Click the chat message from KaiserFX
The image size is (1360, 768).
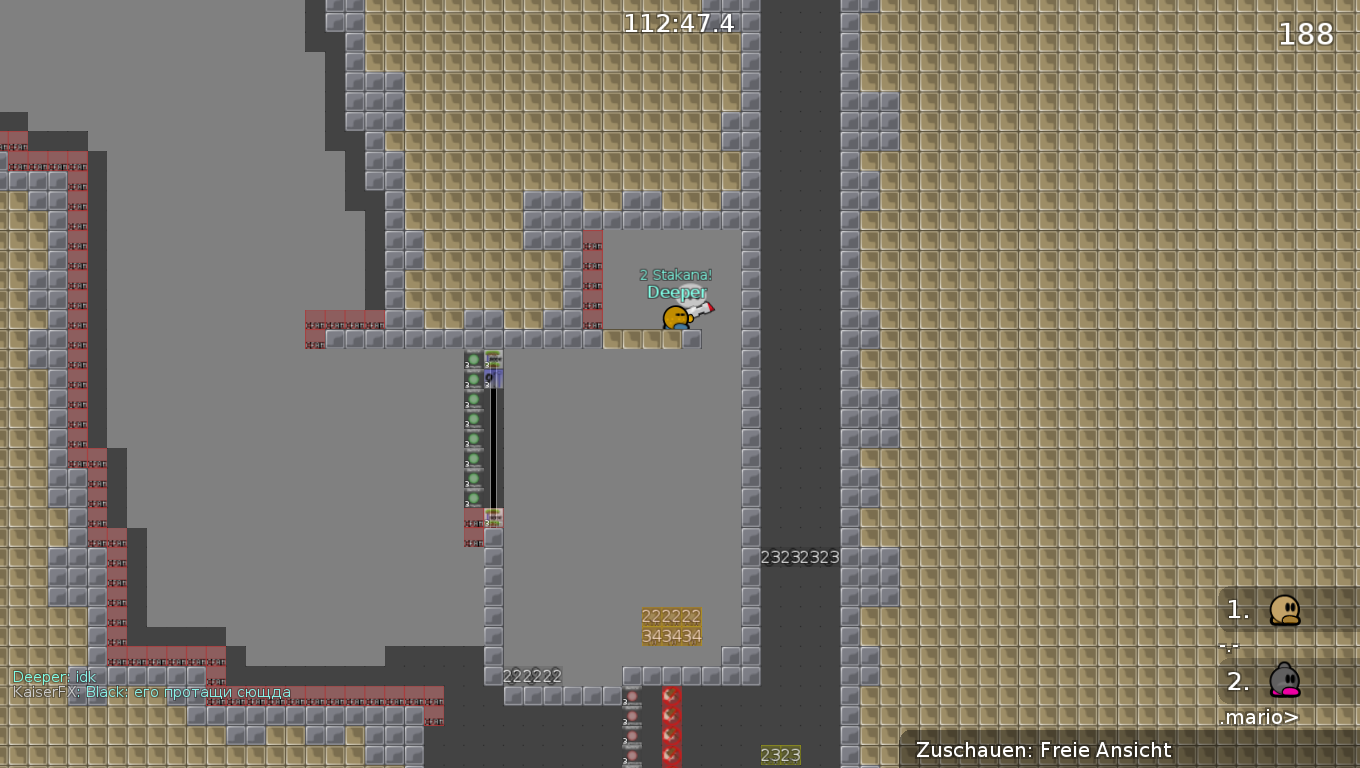point(150,692)
